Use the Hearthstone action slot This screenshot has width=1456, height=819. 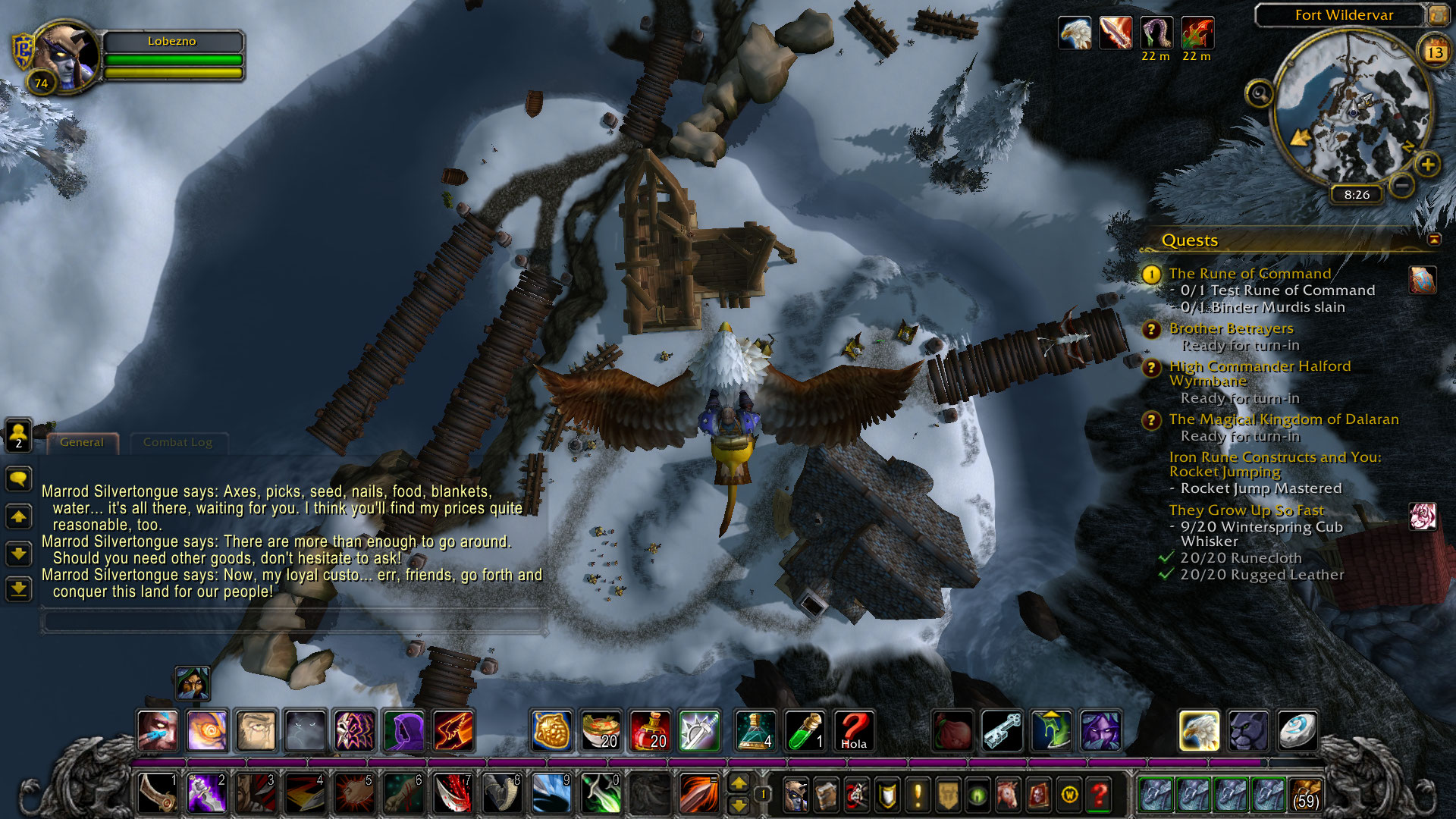[x=1297, y=731]
